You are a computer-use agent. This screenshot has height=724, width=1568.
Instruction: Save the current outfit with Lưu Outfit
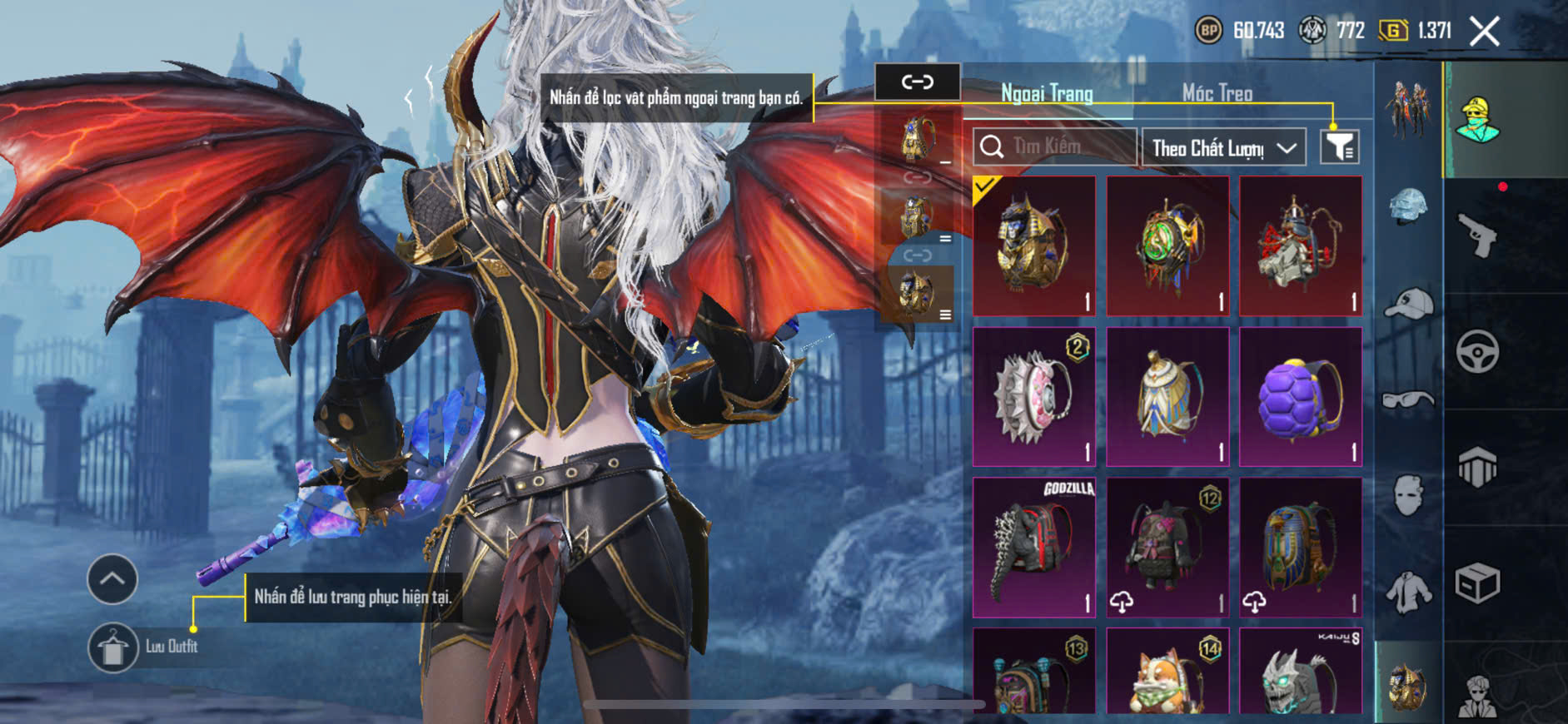(113, 647)
